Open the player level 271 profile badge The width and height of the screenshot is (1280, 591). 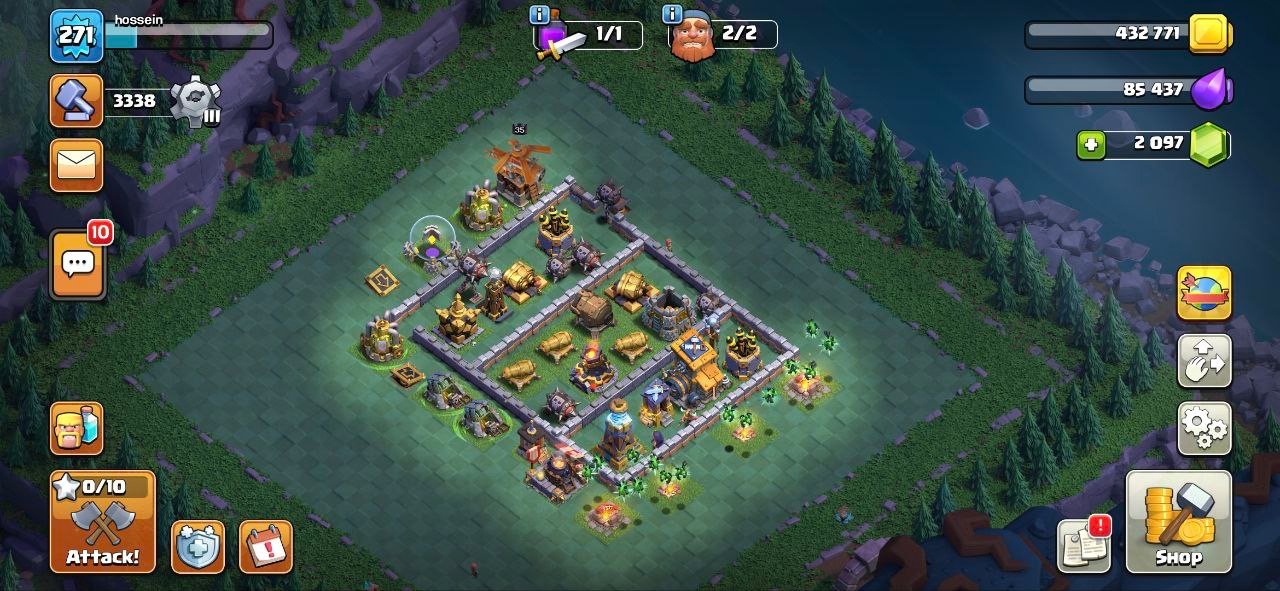click(x=77, y=37)
